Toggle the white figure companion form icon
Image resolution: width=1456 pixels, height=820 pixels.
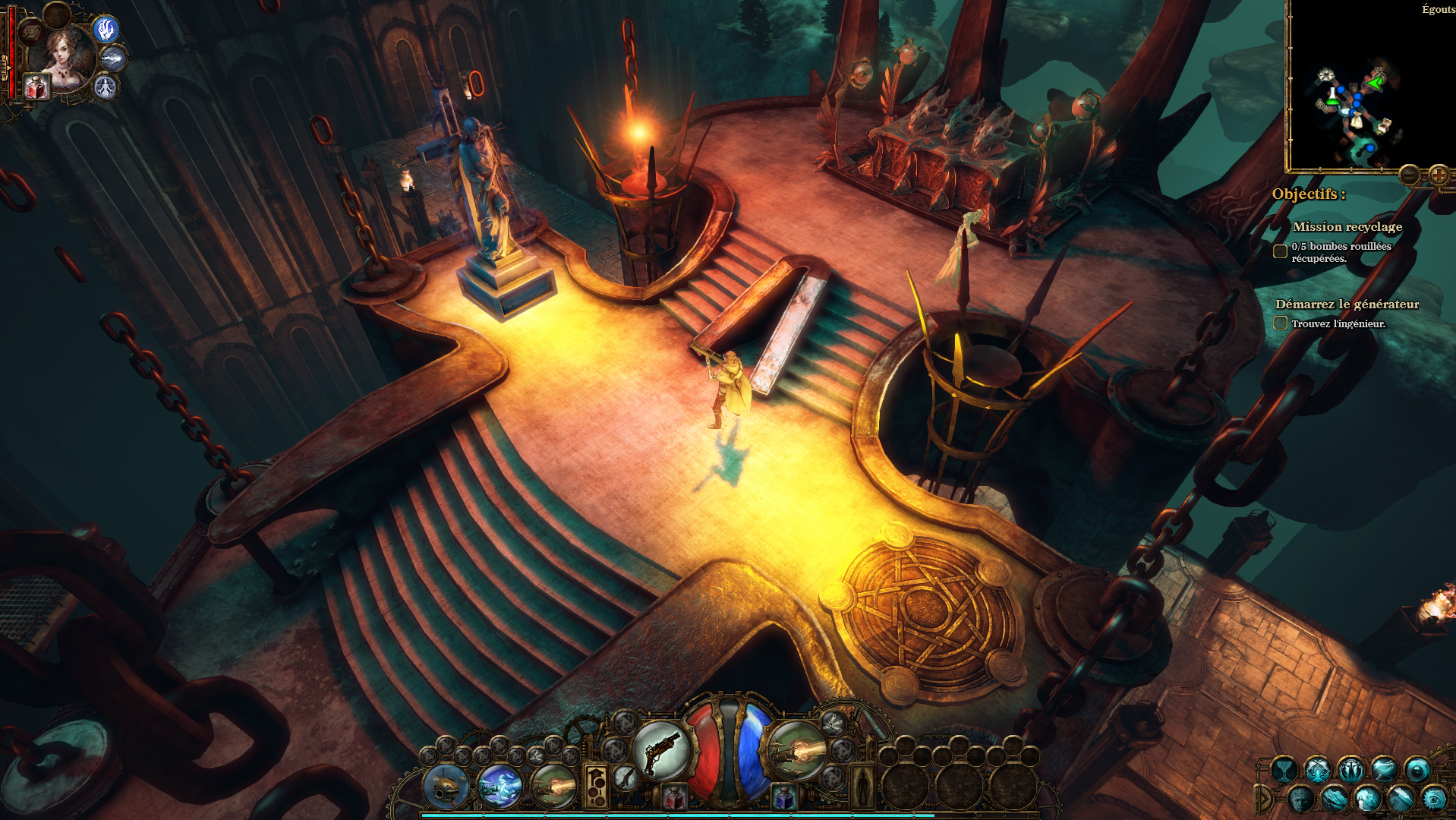click(x=106, y=87)
